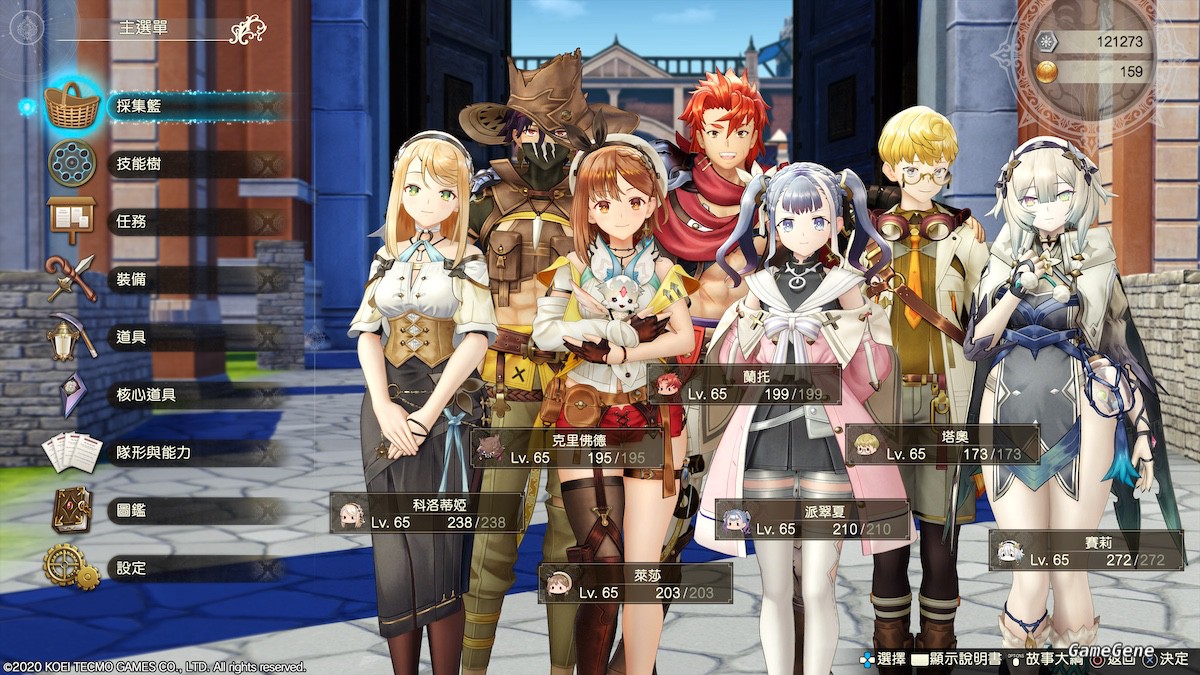The image size is (1200, 675).
Task: Select 科洛蒂婭's character status plate
Action: (427, 512)
